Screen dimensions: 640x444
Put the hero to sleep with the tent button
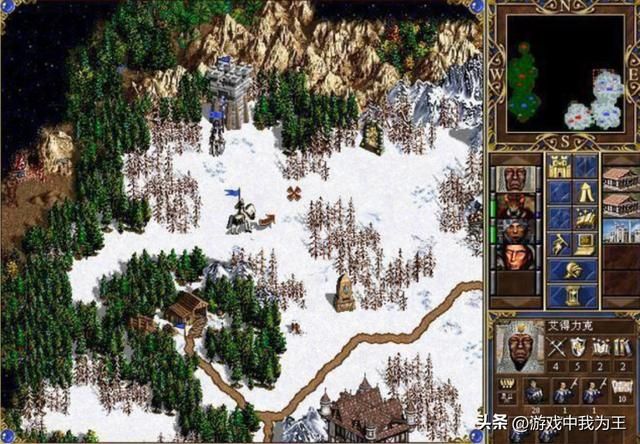point(585,194)
